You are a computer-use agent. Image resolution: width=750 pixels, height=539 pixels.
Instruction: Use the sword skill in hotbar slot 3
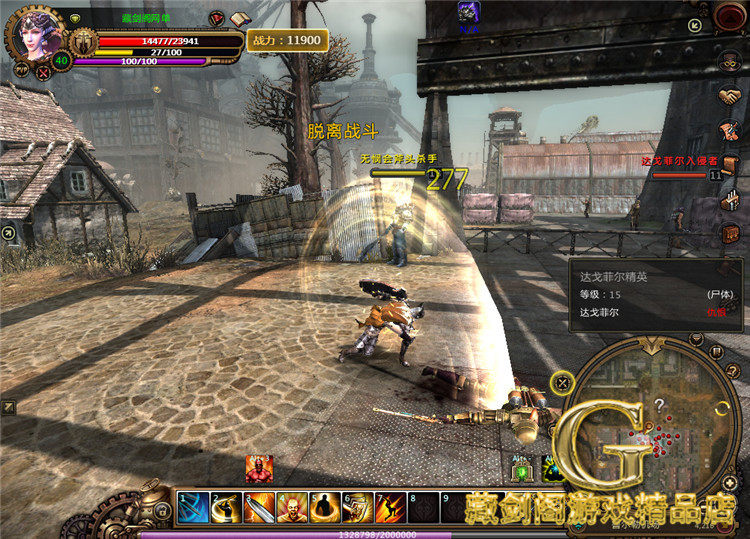[x=259, y=507]
